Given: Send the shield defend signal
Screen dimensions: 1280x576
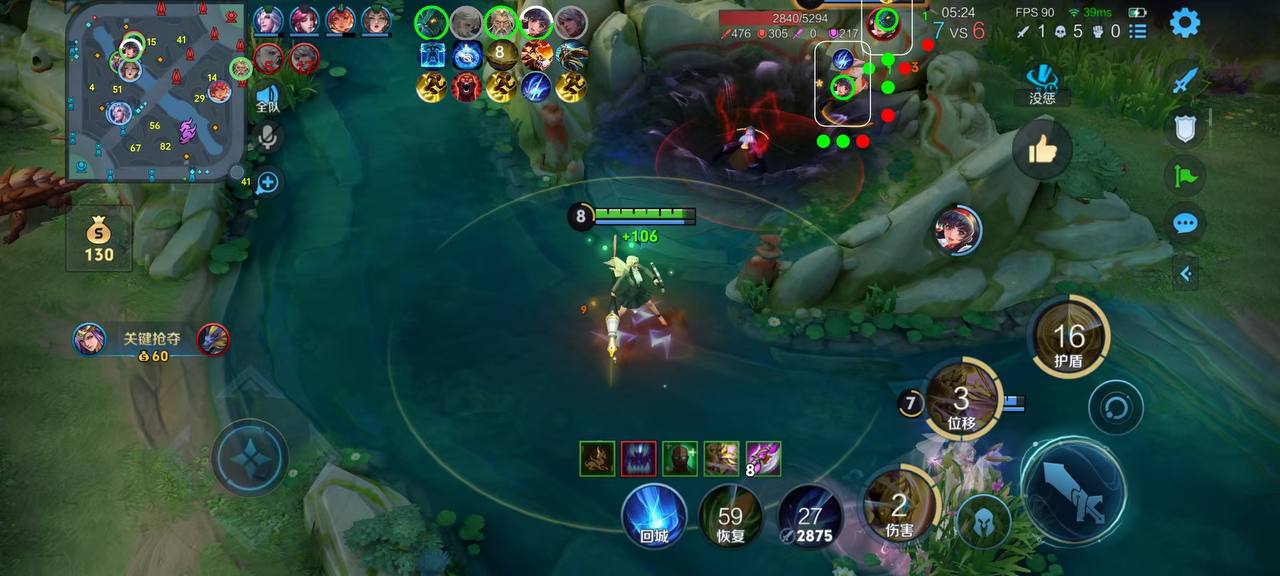Looking at the screenshot, I should coord(1185,128).
